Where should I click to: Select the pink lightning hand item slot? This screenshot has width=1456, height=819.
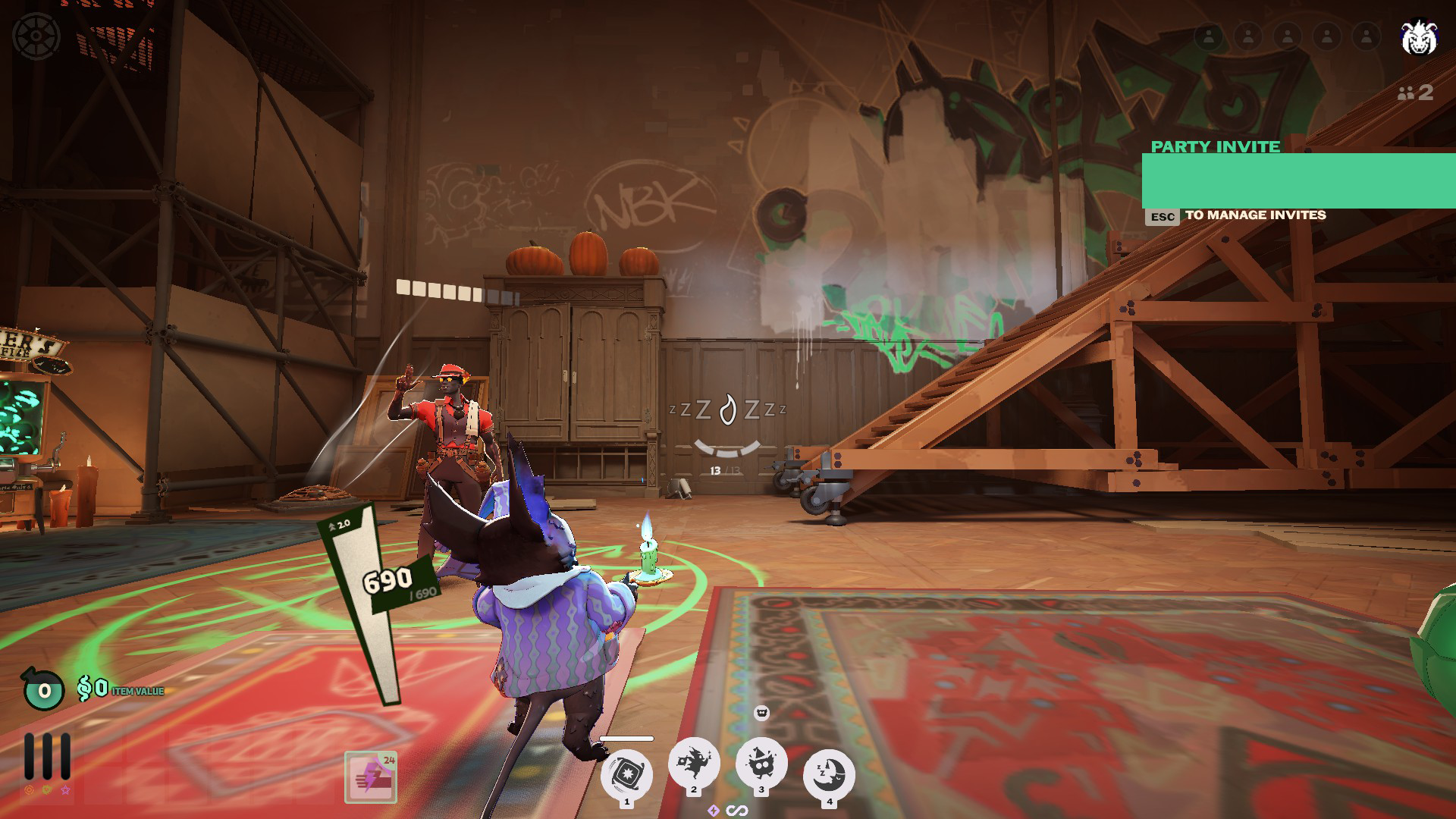coord(370,777)
